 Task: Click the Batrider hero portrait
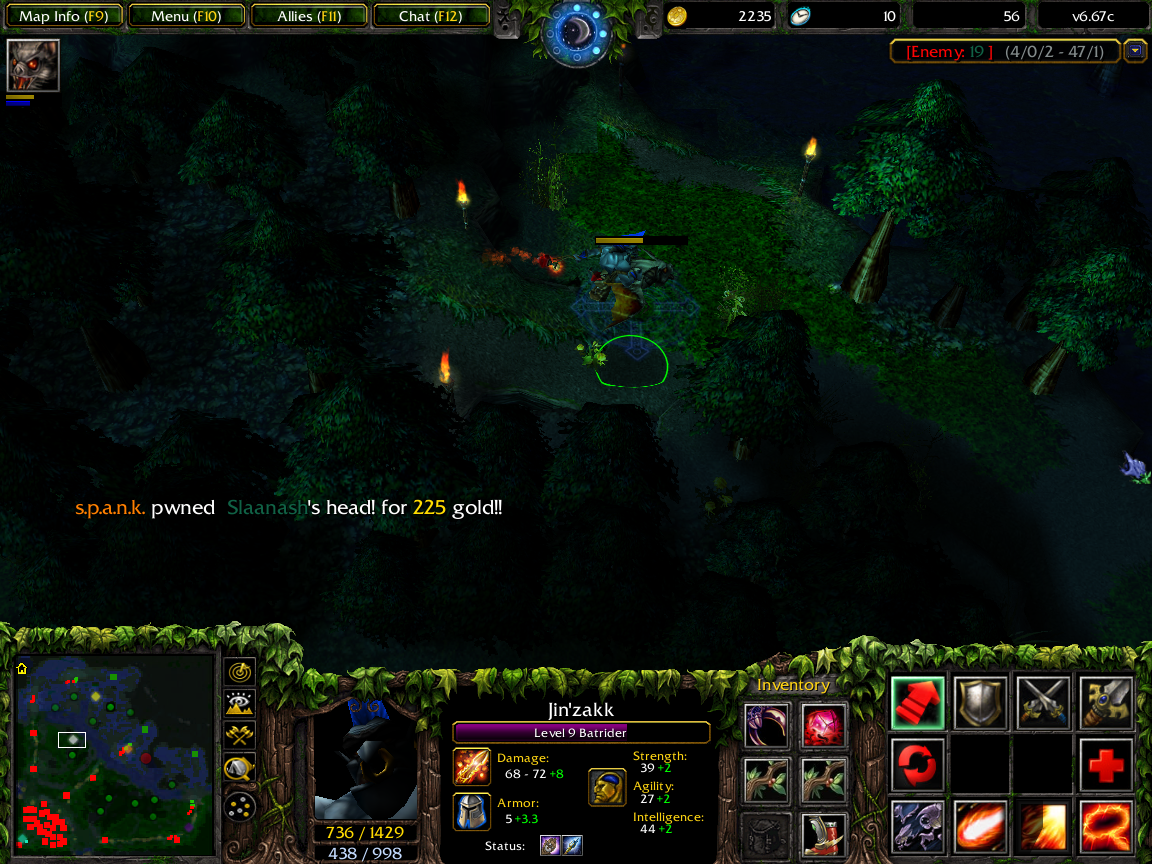point(366,763)
